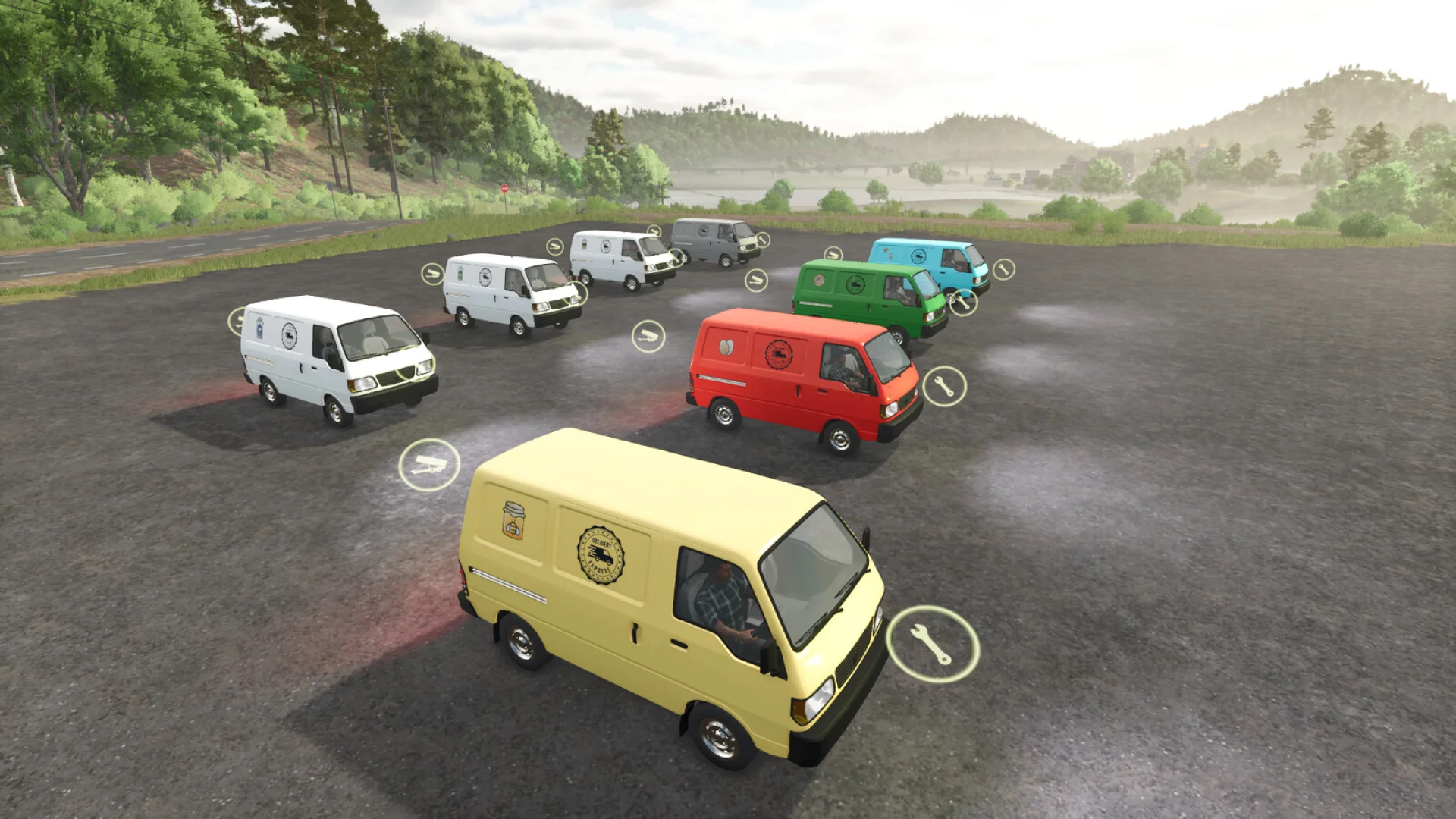Click the trailer icon above the blue van
The width and height of the screenshot is (1456, 819).
click(833, 254)
